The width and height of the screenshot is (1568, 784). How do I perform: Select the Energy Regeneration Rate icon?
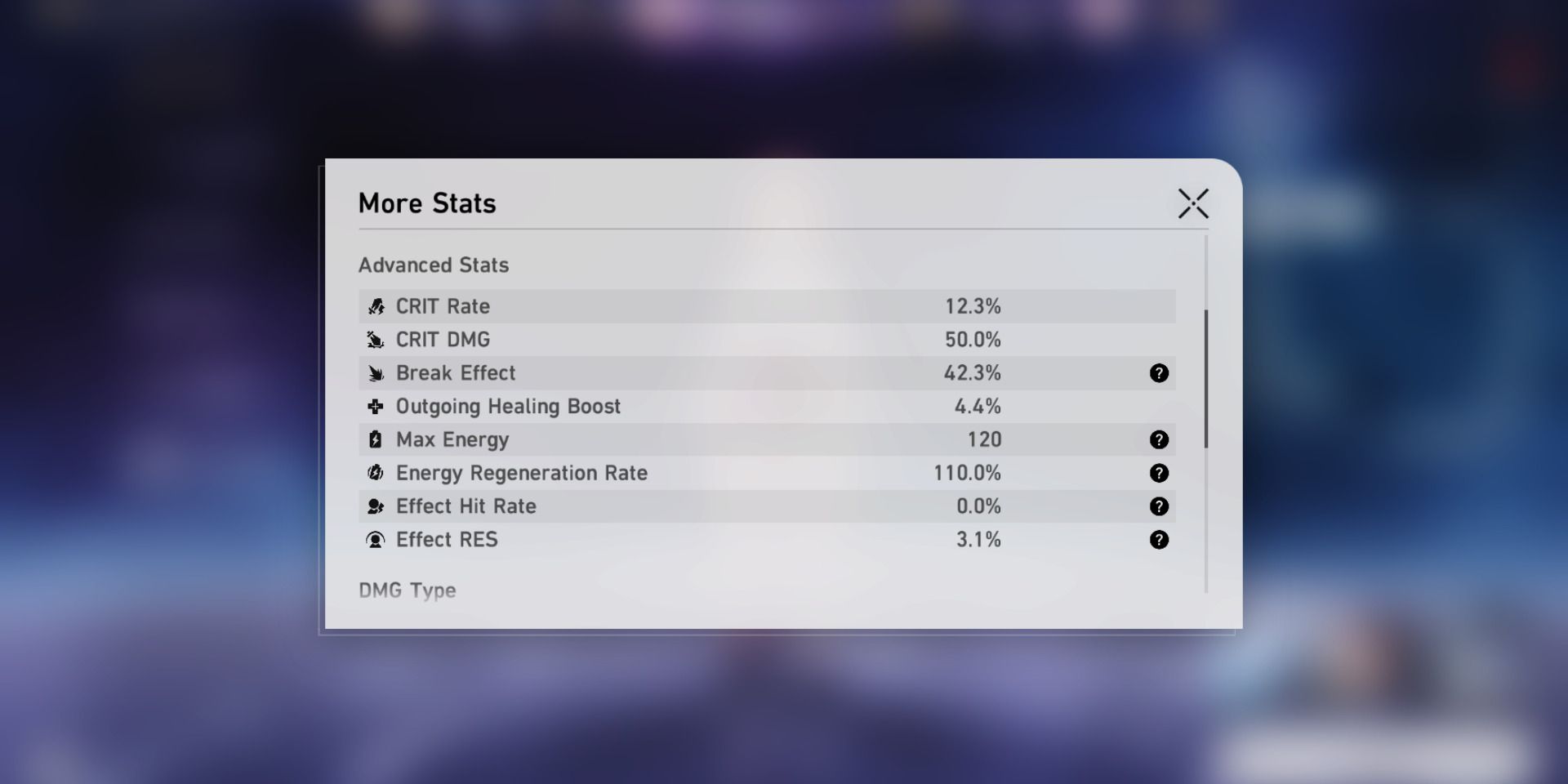pyautogui.click(x=375, y=473)
